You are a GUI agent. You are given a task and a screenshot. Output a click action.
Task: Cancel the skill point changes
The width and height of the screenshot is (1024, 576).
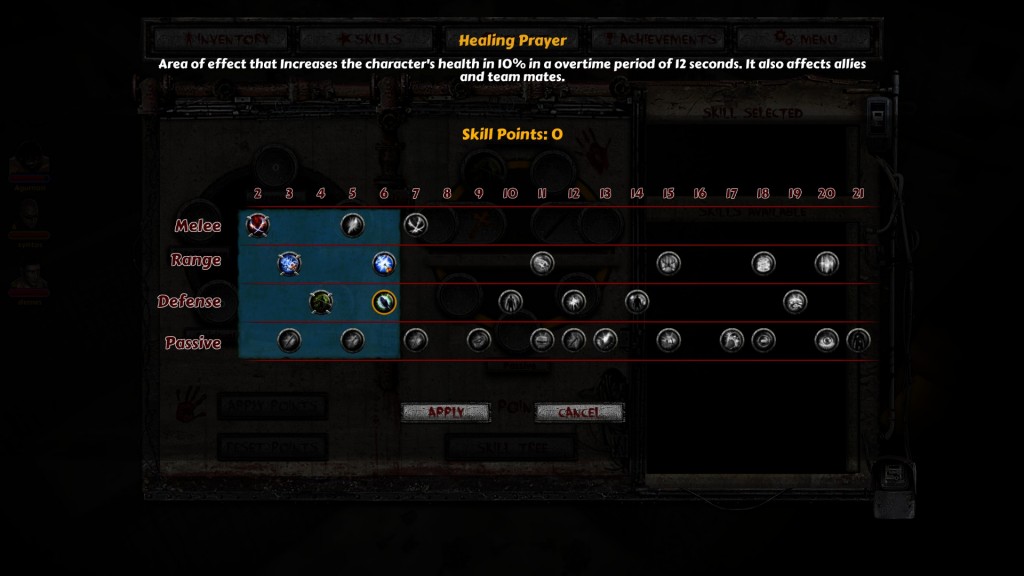[x=579, y=412]
